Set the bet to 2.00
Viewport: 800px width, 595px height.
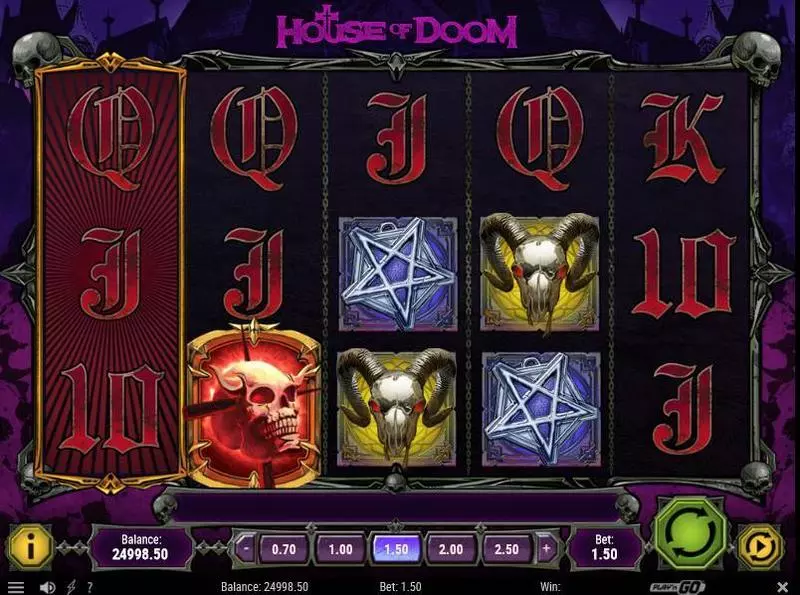pyautogui.click(x=453, y=548)
